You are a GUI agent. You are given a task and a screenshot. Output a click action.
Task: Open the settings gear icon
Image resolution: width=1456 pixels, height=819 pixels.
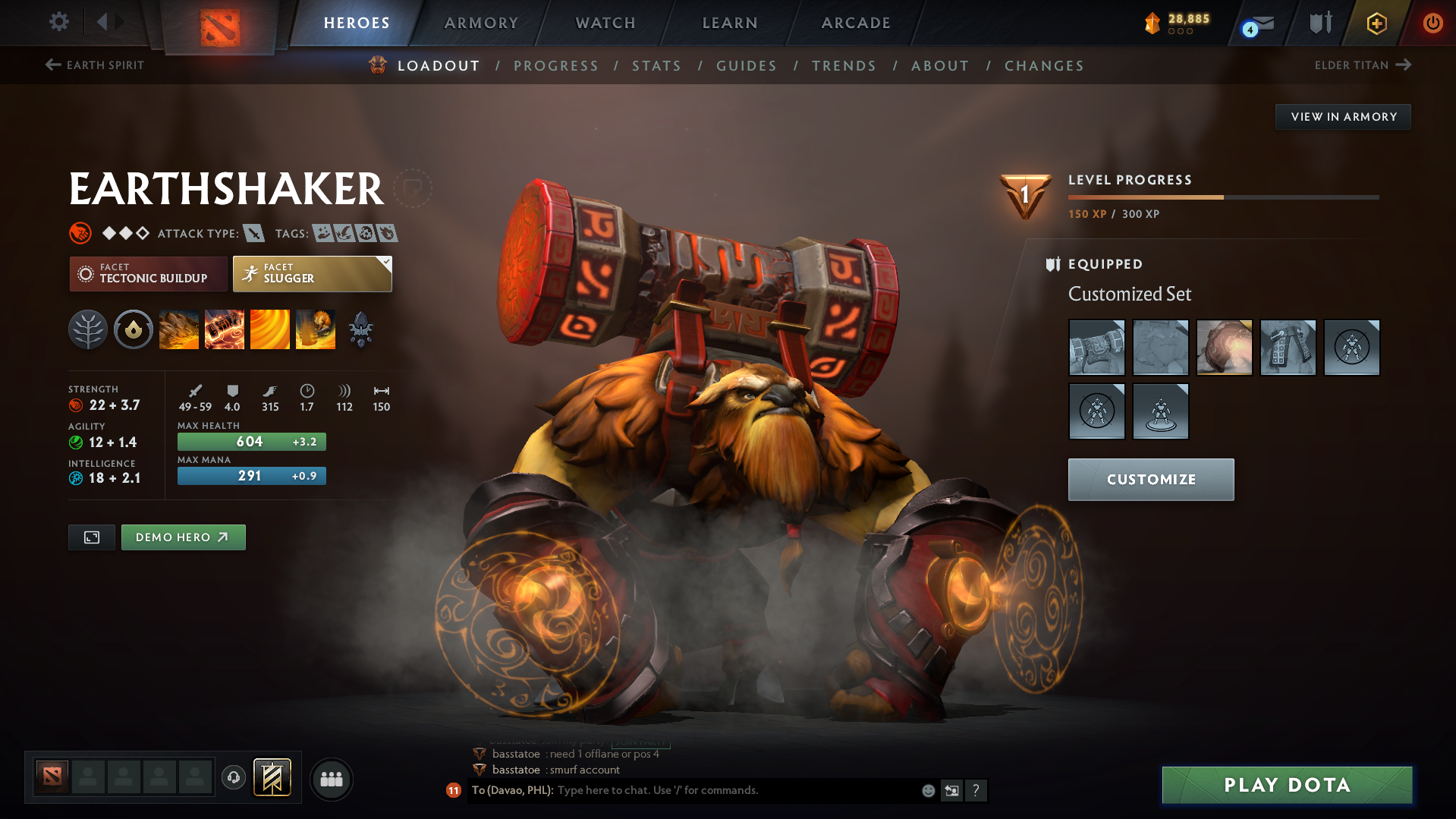(x=58, y=22)
